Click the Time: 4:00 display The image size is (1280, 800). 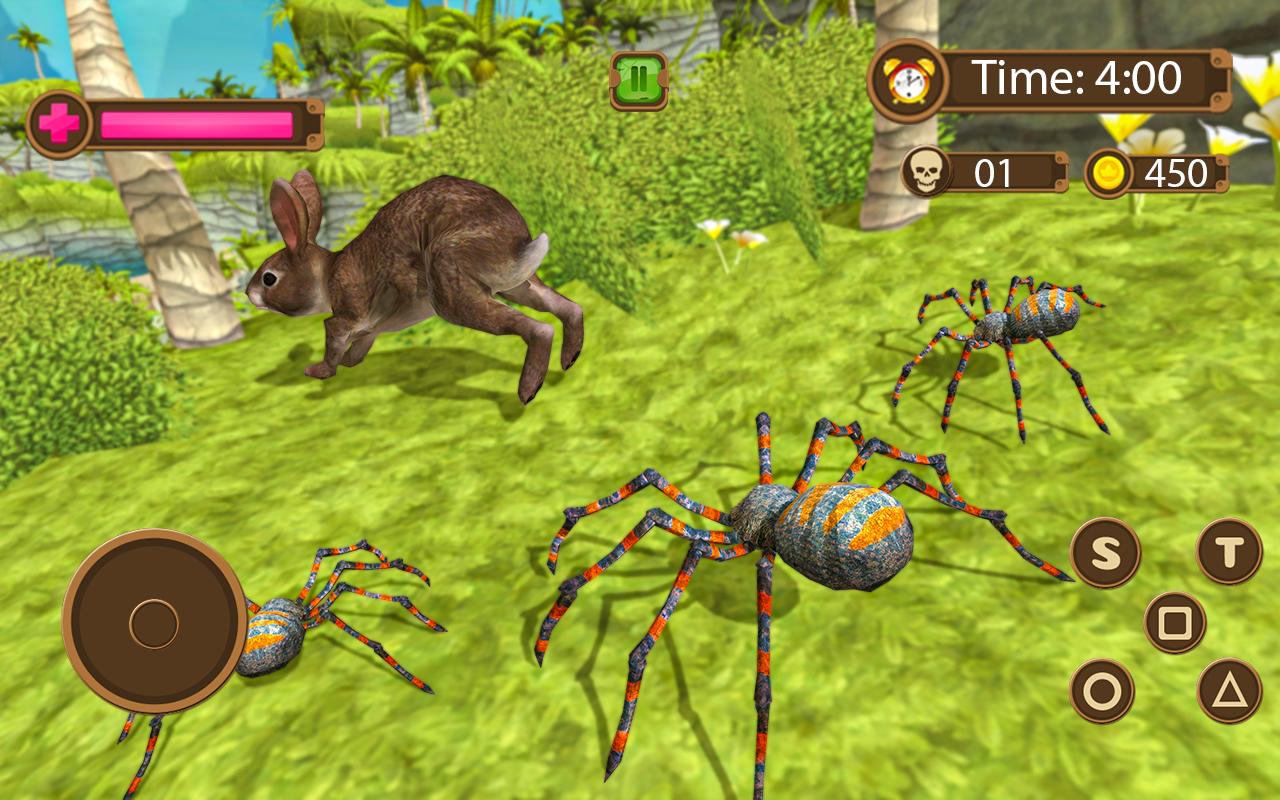coord(1080,75)
